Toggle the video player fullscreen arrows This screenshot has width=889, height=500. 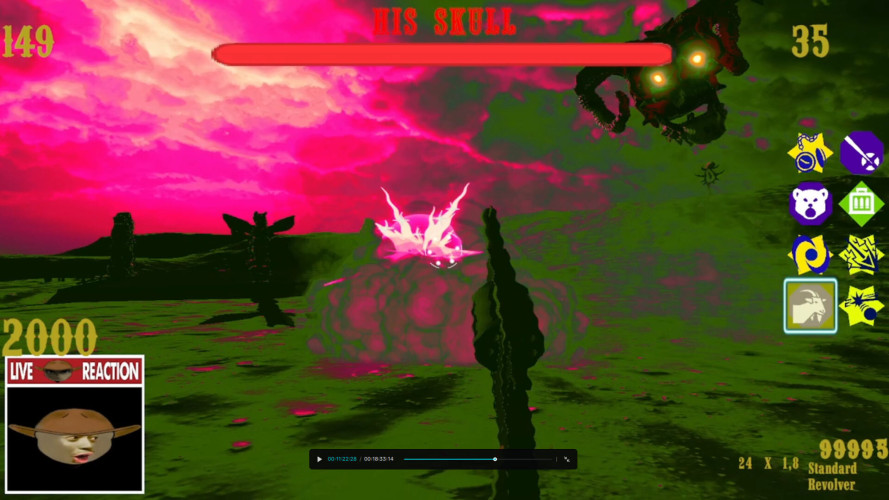(567, 459)
